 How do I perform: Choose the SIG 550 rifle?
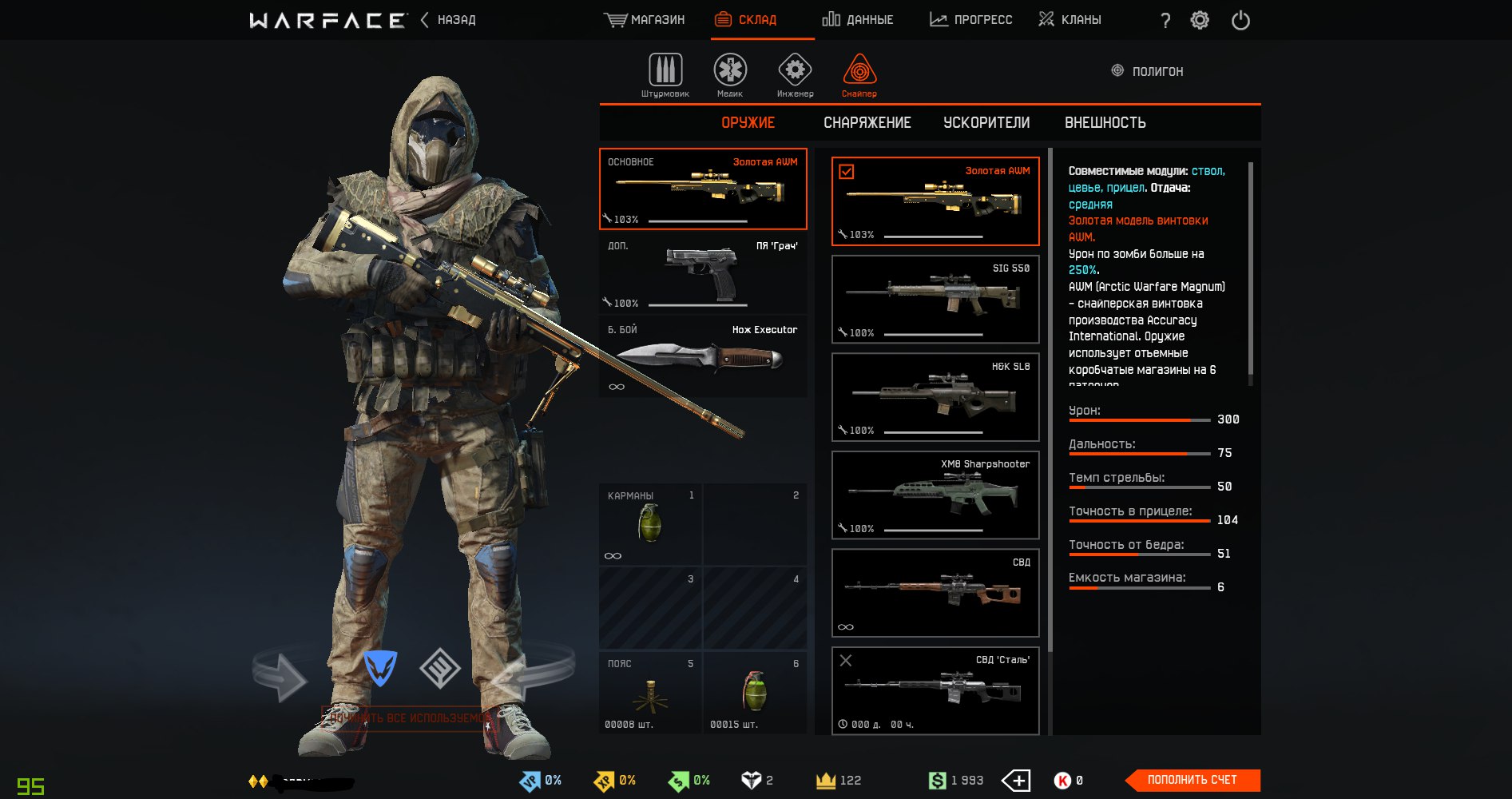pos(935,299)
